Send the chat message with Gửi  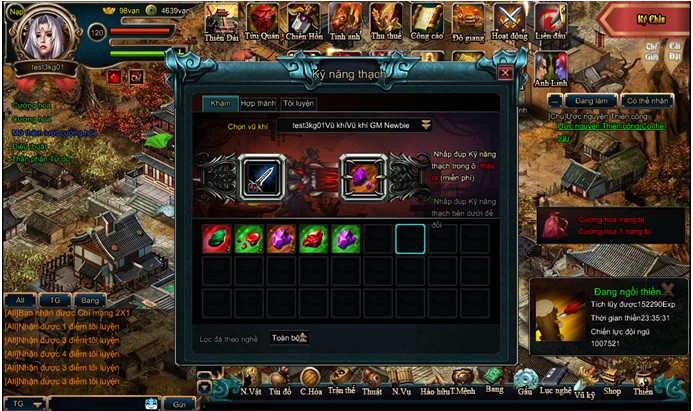click(180, 403)
